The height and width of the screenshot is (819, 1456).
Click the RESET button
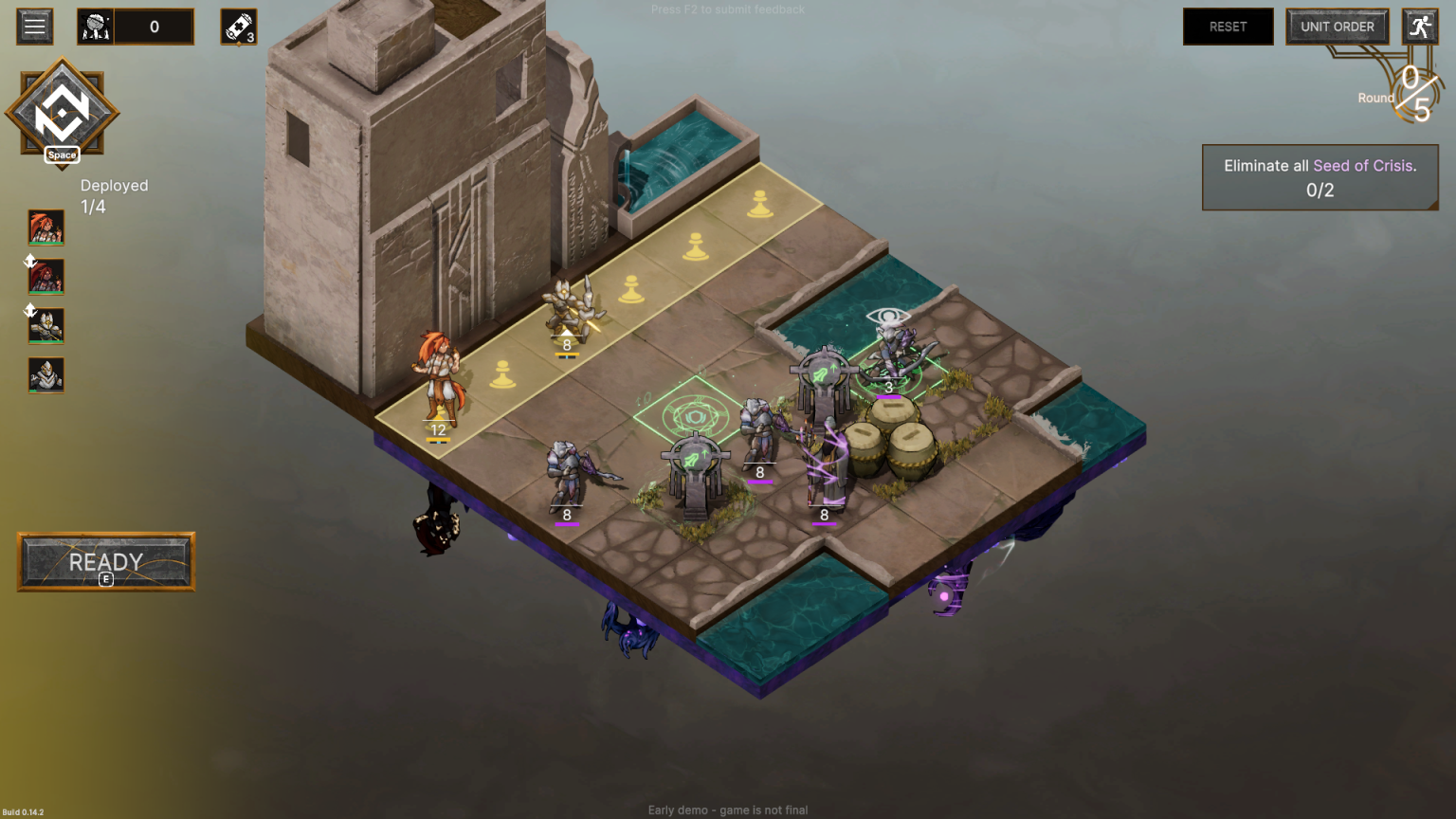pyautogui.click(x=1228, y=26)
